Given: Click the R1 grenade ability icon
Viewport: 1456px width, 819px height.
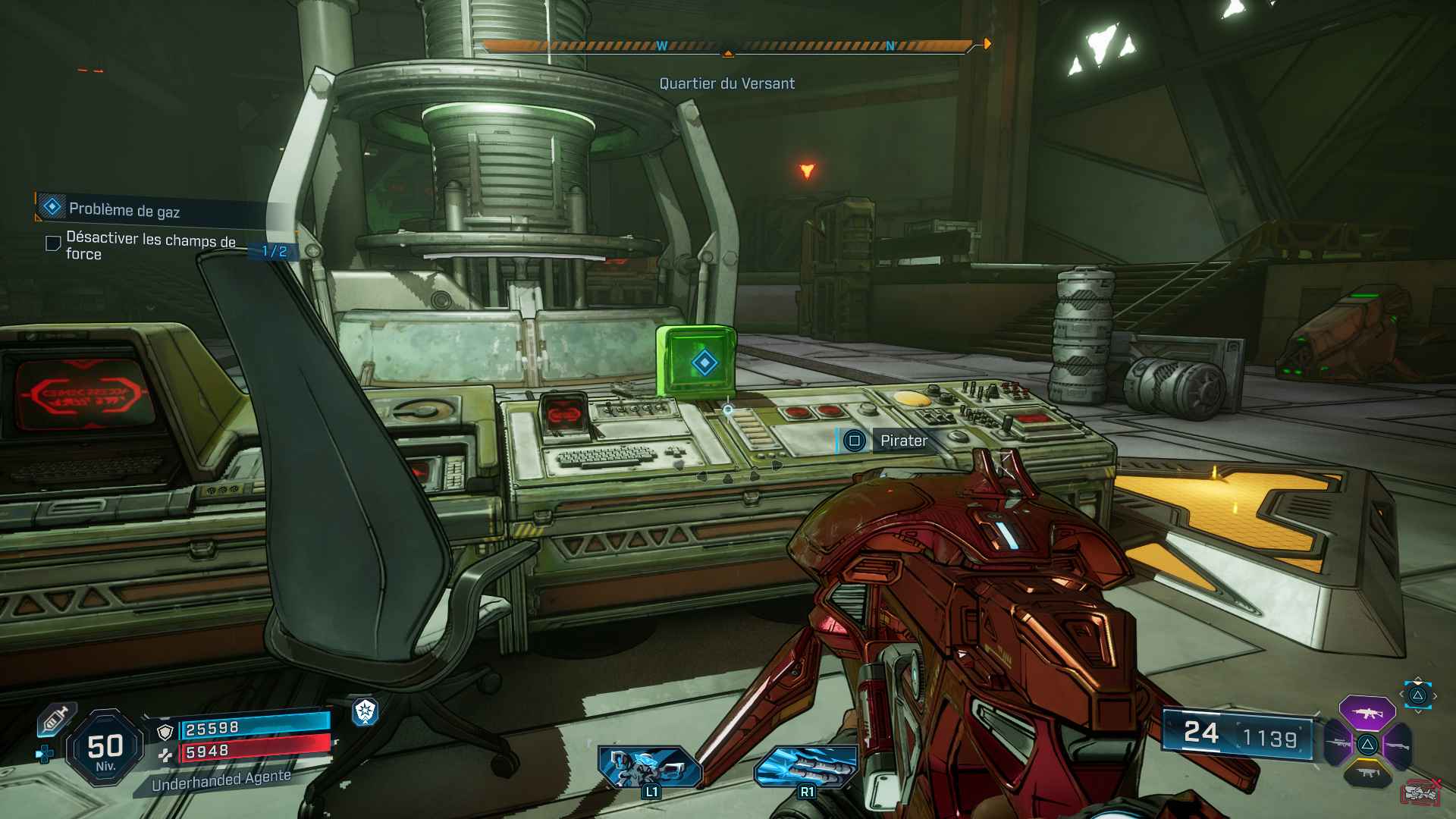Looking at the screenshot, I should (805, 767).
